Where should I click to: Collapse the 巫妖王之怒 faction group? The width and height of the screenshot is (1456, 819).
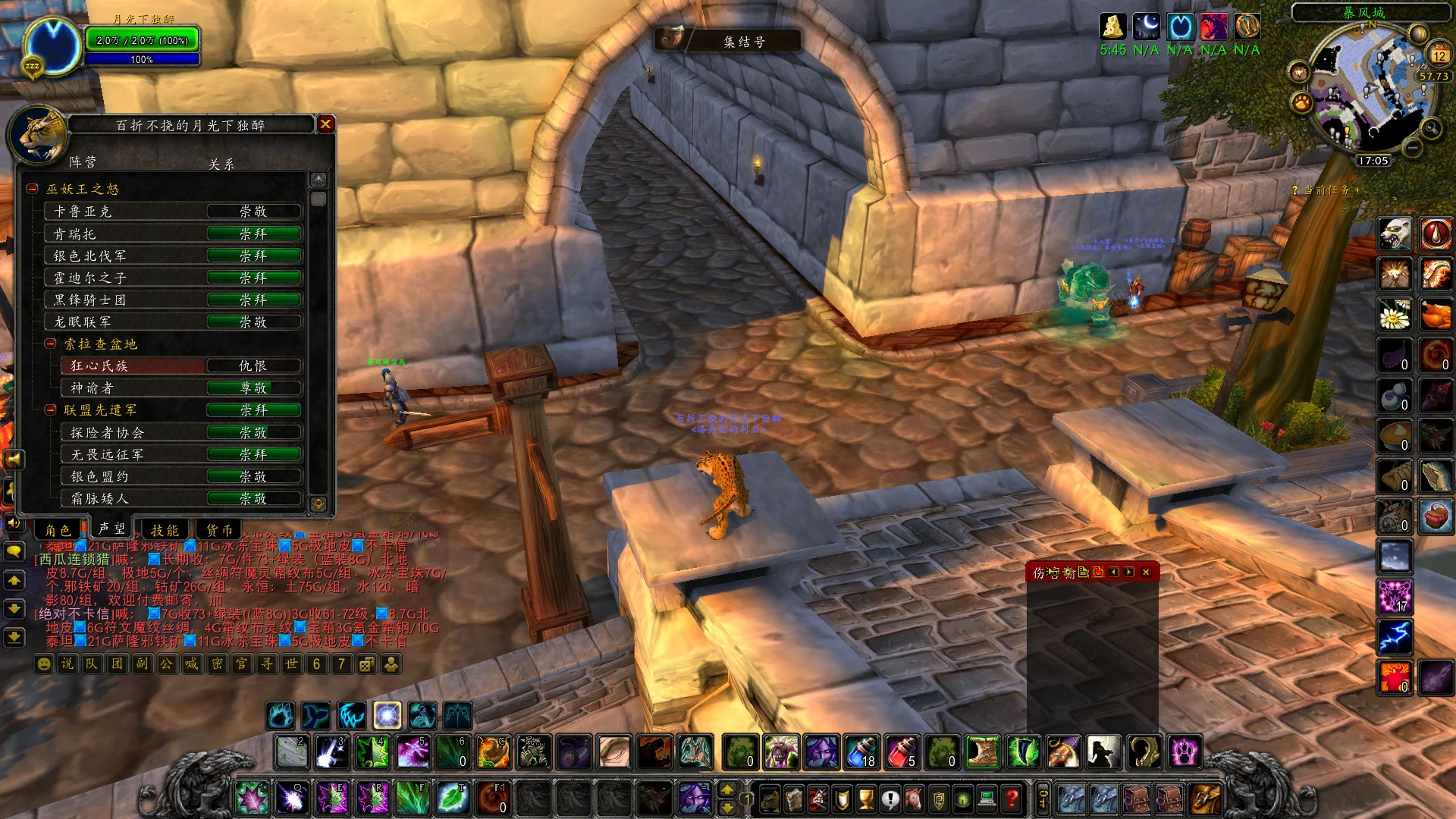[33, 189]
